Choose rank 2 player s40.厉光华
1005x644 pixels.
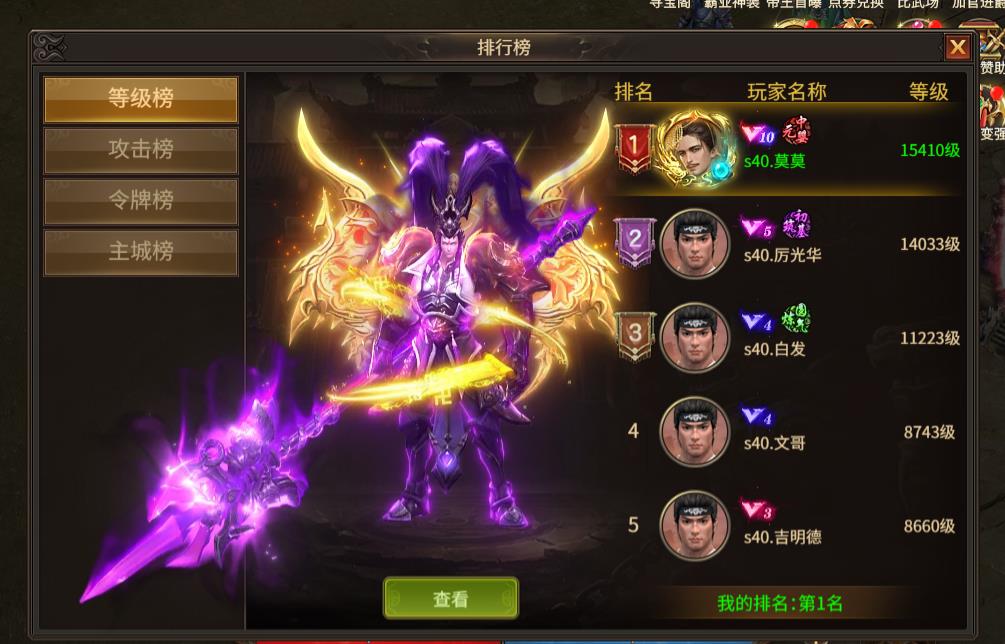point(788,243)
